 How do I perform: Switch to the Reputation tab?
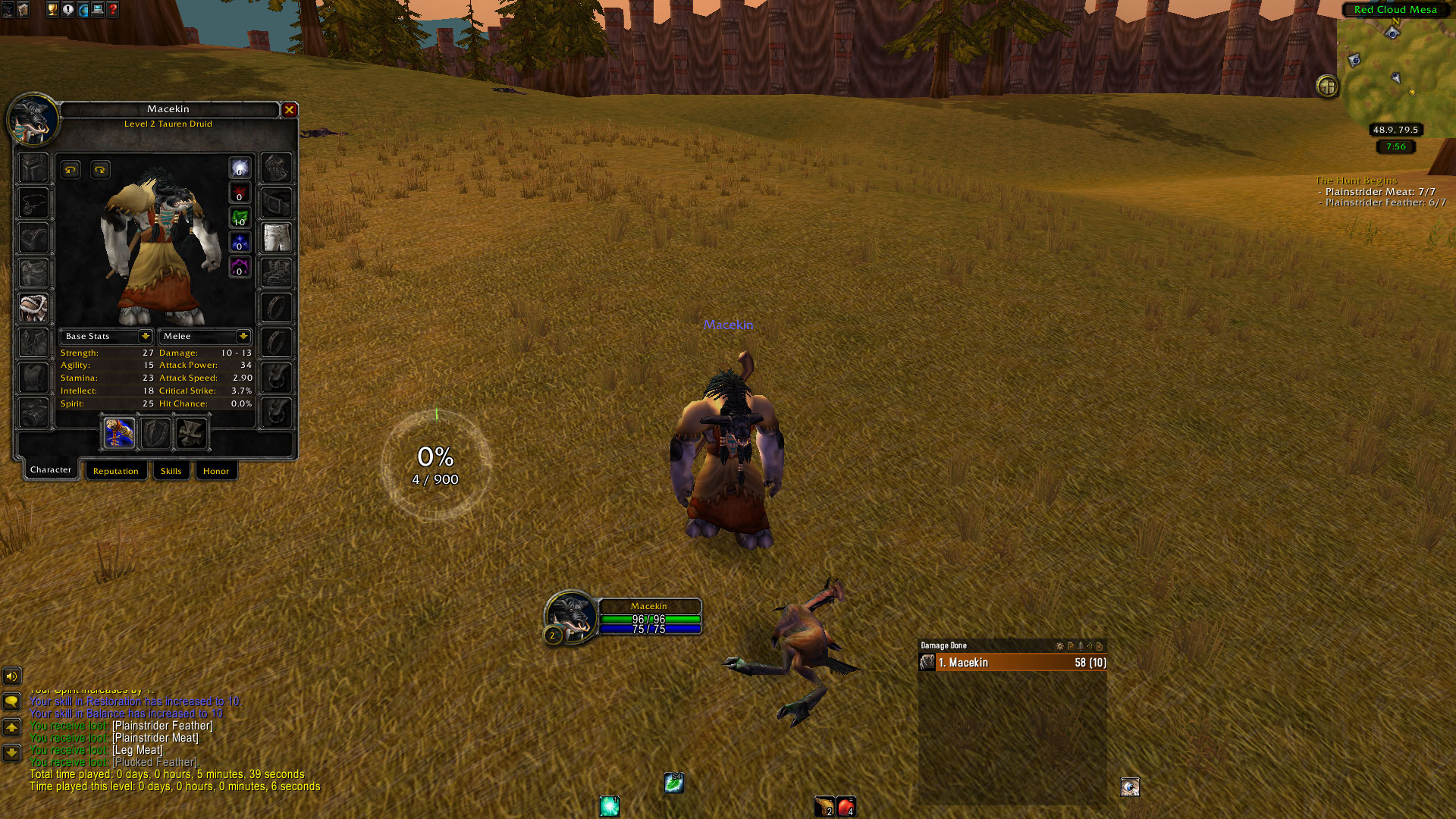[115, 471]
